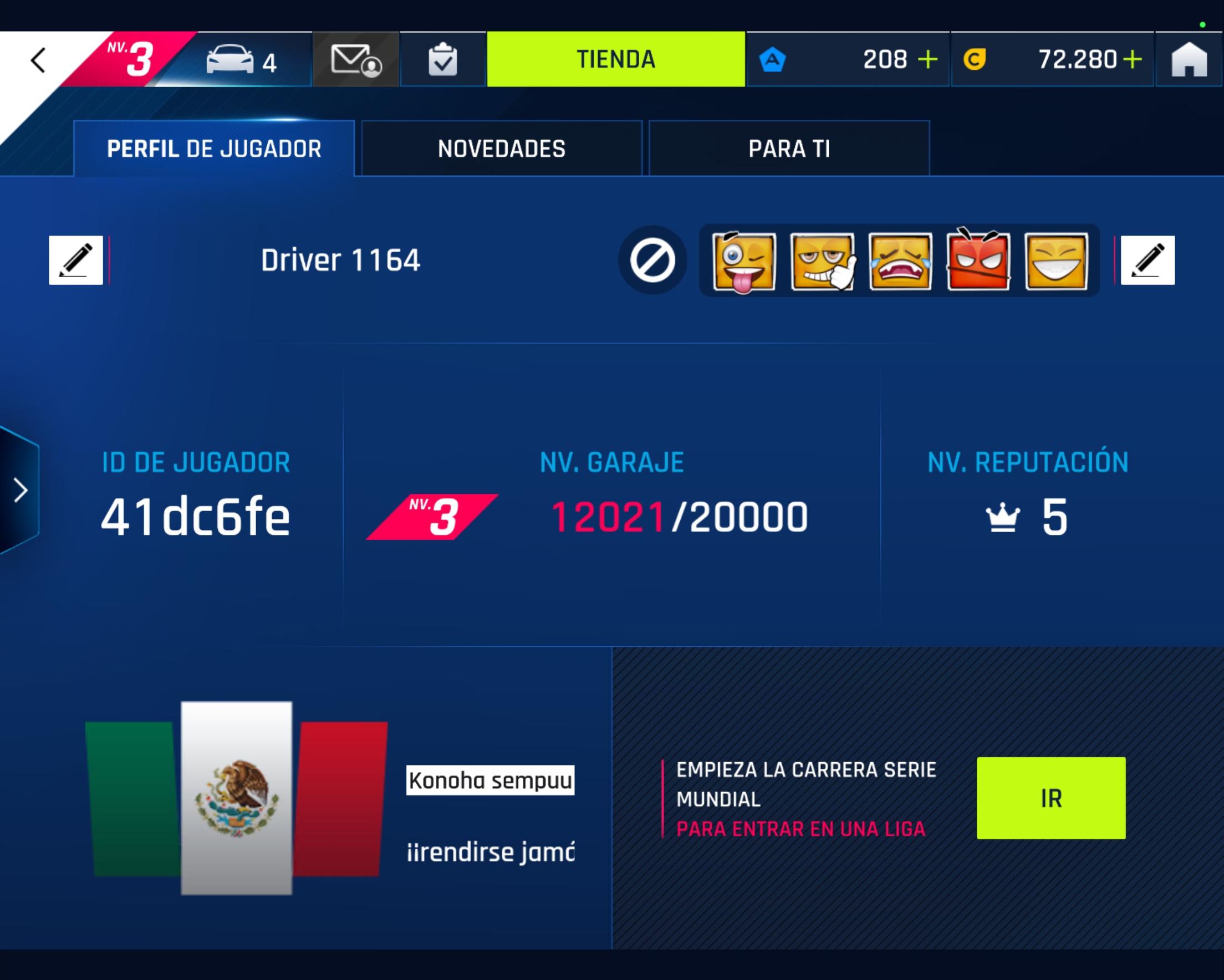
Task: Disable emotes with the blocked circle icon
Action: coord(652,261)
